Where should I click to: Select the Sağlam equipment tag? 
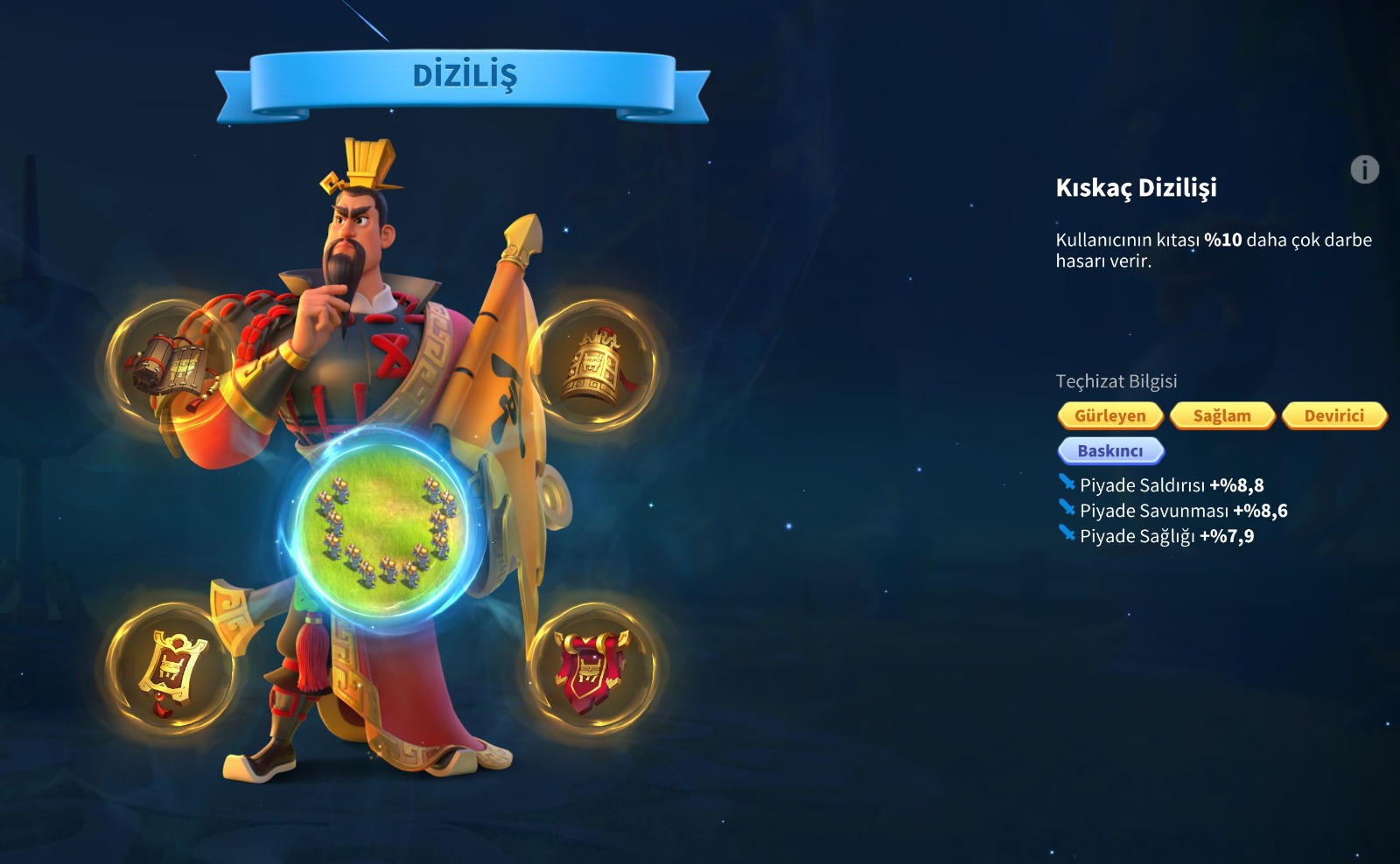click(1221, 415)
